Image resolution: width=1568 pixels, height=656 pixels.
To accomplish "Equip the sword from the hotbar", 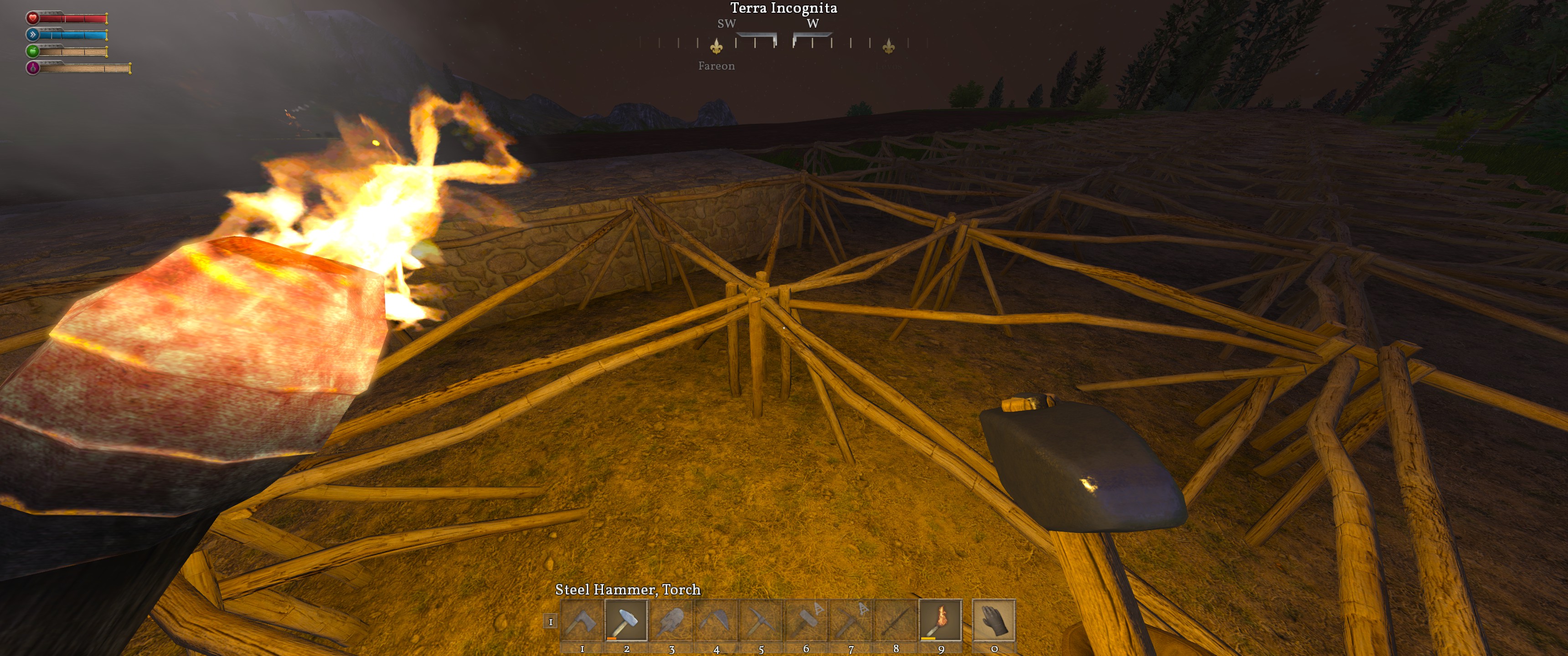I will pyautogui.click(x=895, y=621).
